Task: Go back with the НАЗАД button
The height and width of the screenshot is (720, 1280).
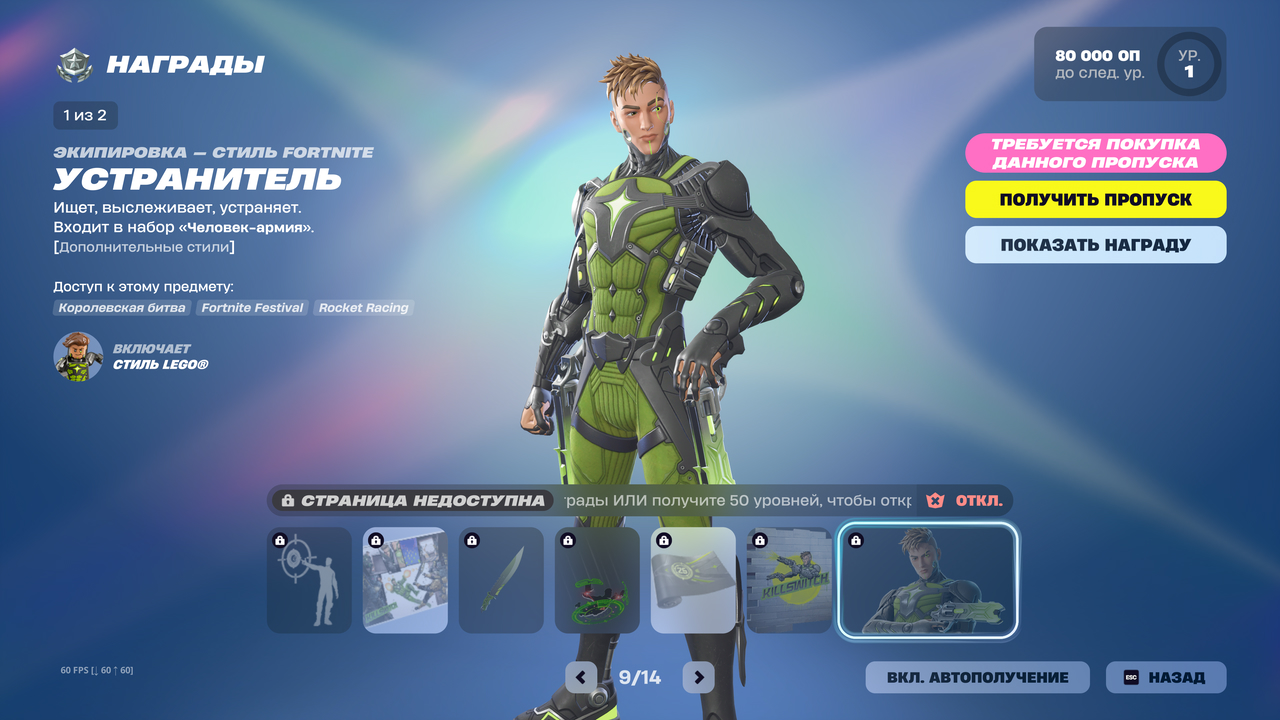Action: click(x=1165, y=677)
